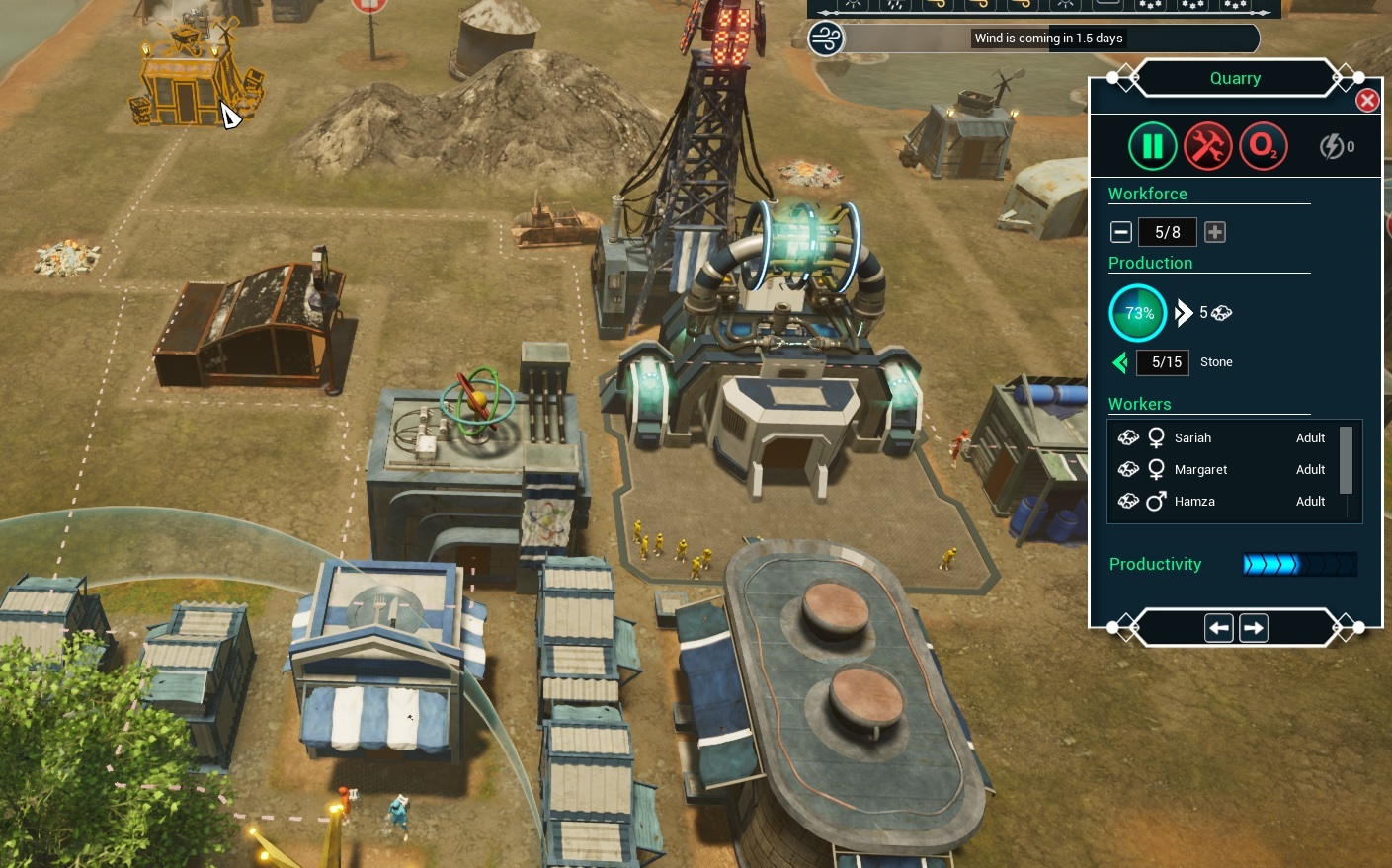Select a sun icon in the weather forecast bar

(854, 4)
